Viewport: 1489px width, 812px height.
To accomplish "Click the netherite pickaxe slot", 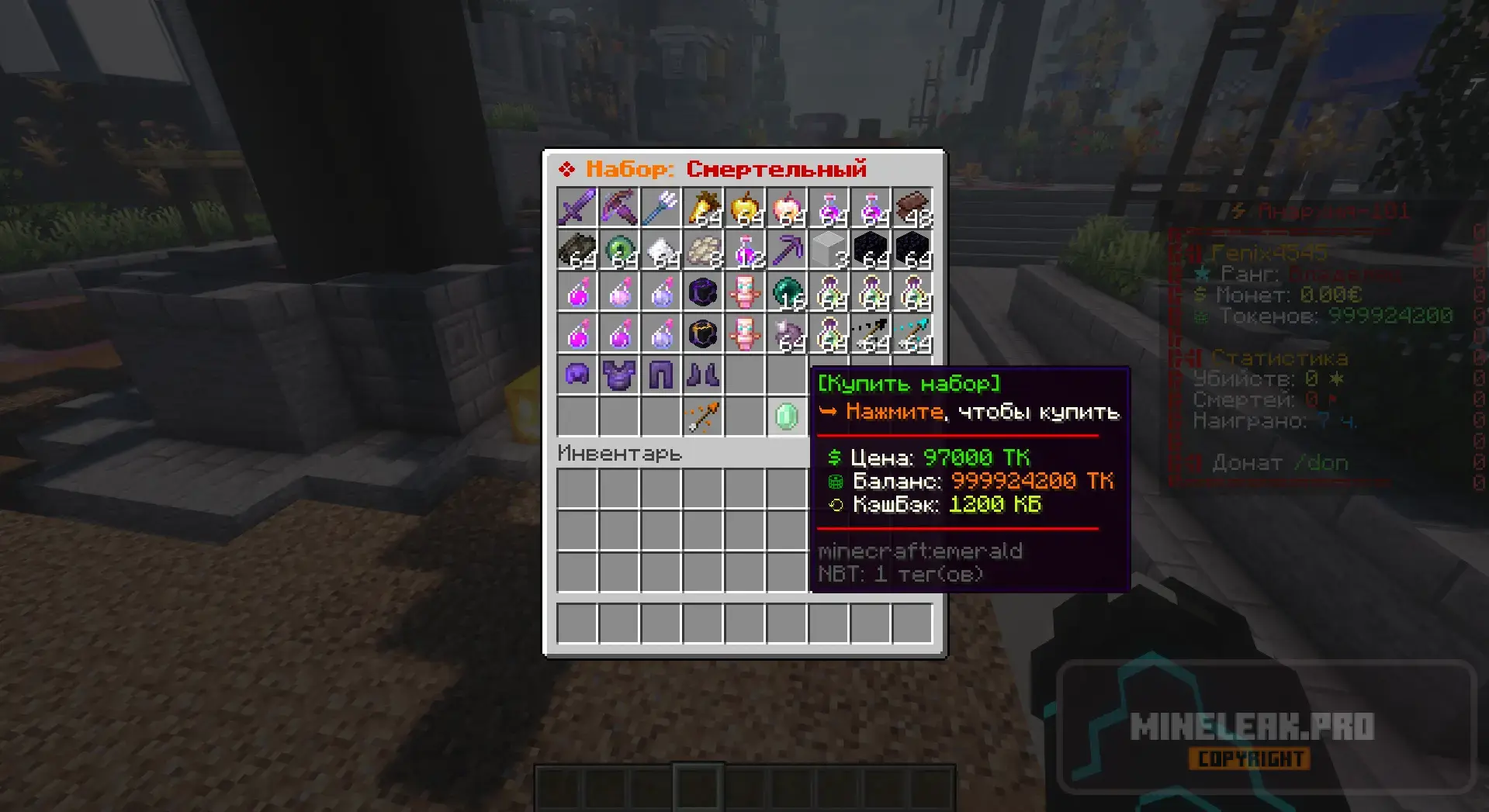I will point(786,250).
